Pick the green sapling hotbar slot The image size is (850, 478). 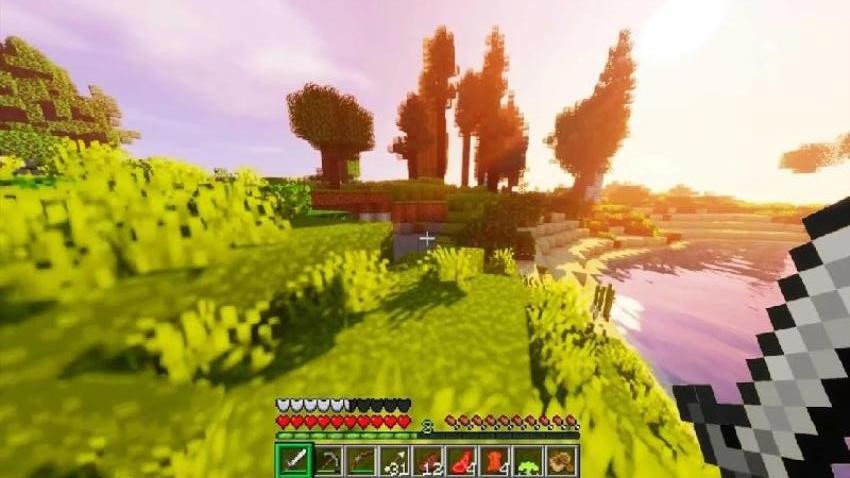(x=528, y=460)
